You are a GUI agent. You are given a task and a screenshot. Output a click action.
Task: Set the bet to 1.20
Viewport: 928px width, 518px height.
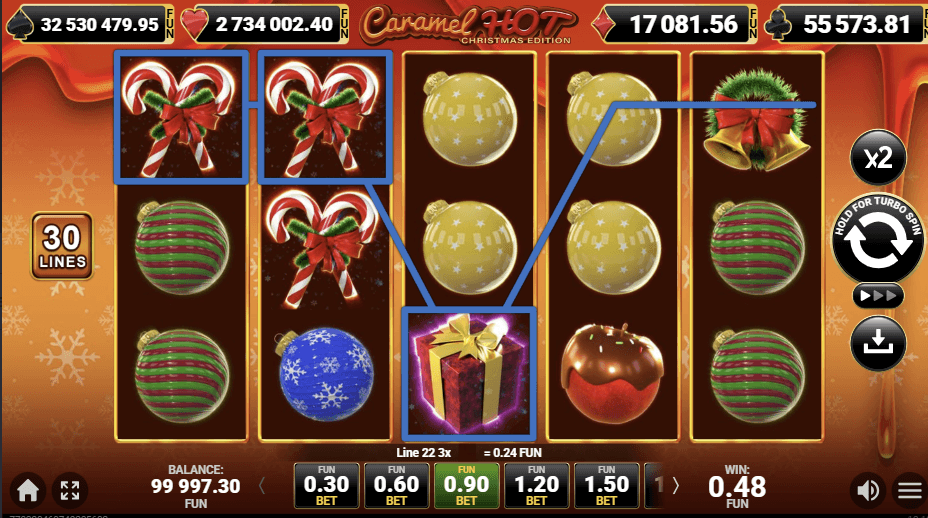[x=536, y=485]
